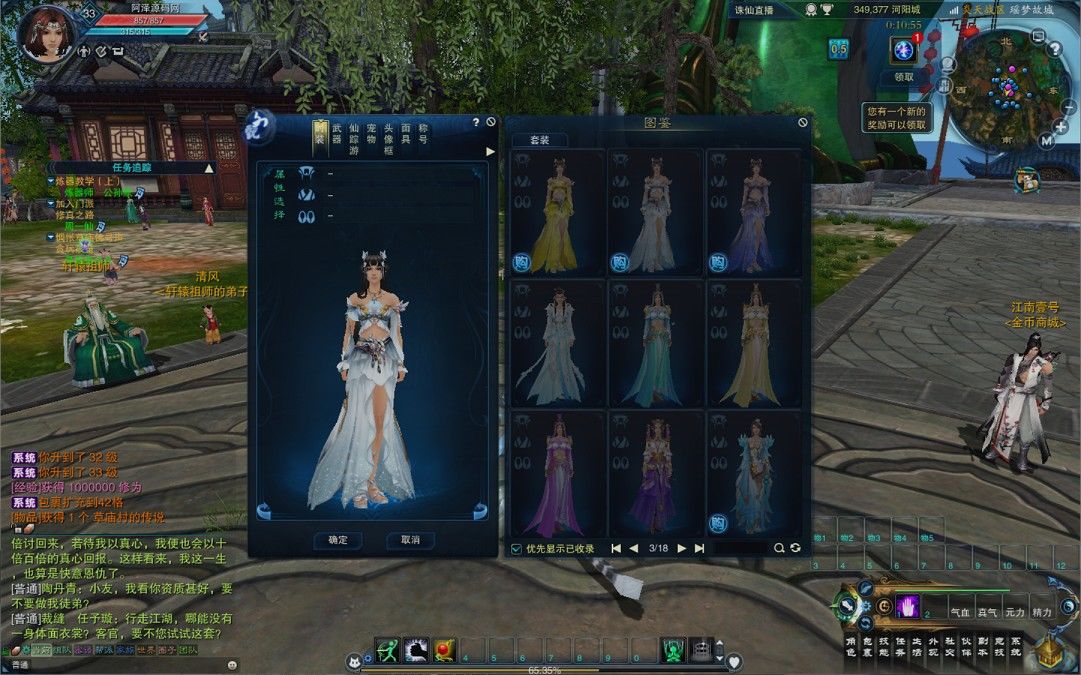Refresh the catalogue list
This screenshot has width=1081, height=675.
click(795, 548)
